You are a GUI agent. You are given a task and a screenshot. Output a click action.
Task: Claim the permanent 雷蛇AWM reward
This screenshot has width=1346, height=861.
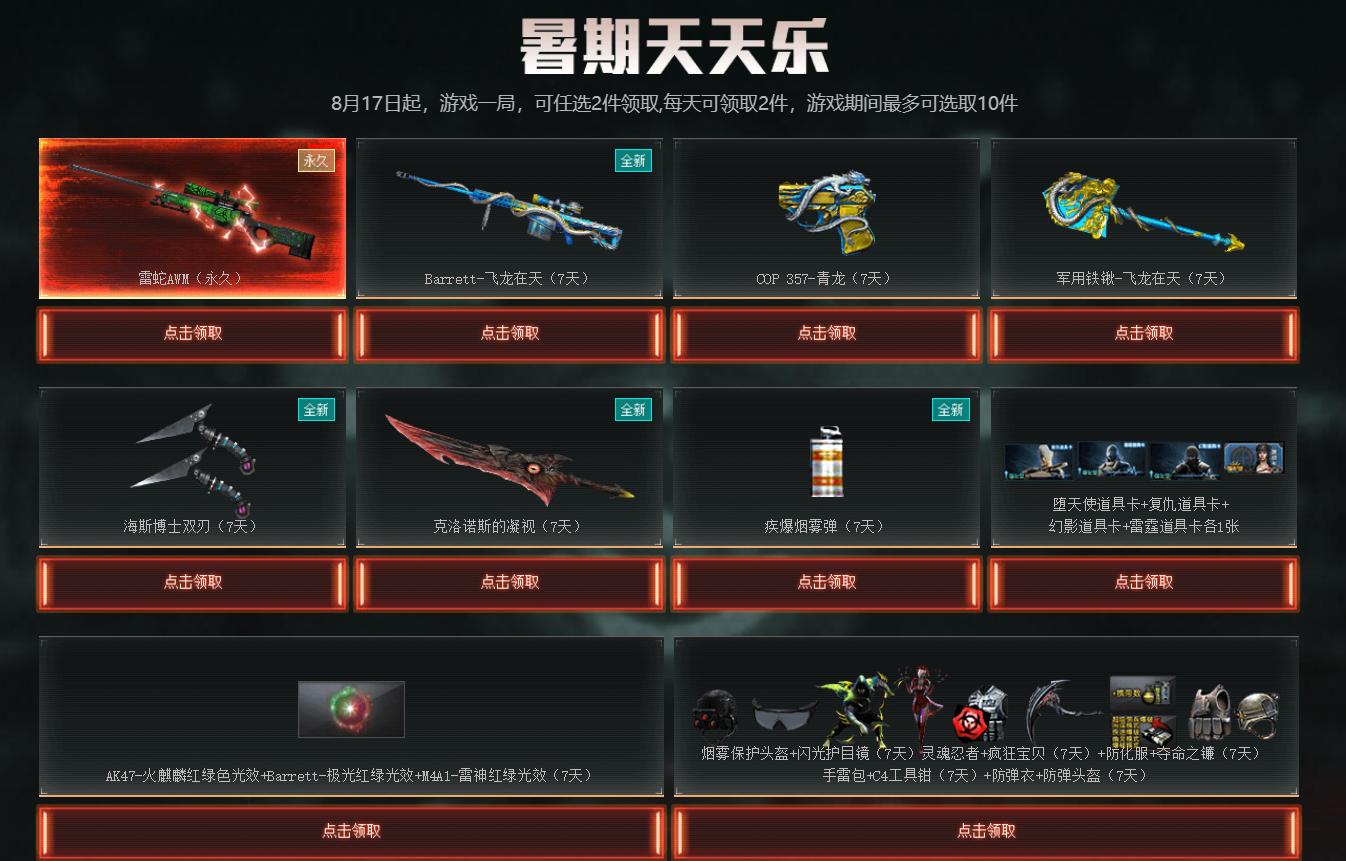pos(191,333)
